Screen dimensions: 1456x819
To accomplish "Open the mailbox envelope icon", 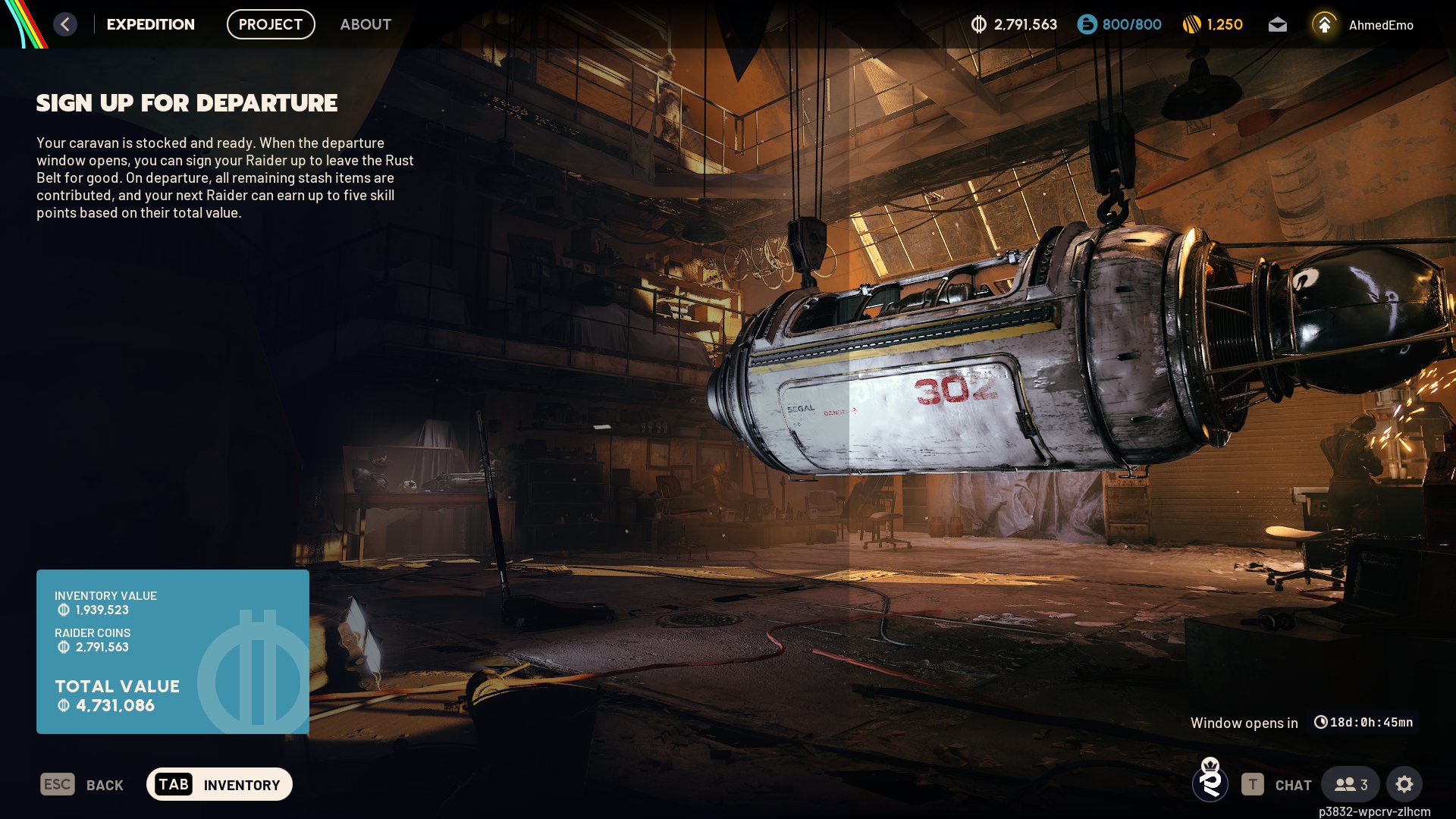I will click(x=1278, y=25).
